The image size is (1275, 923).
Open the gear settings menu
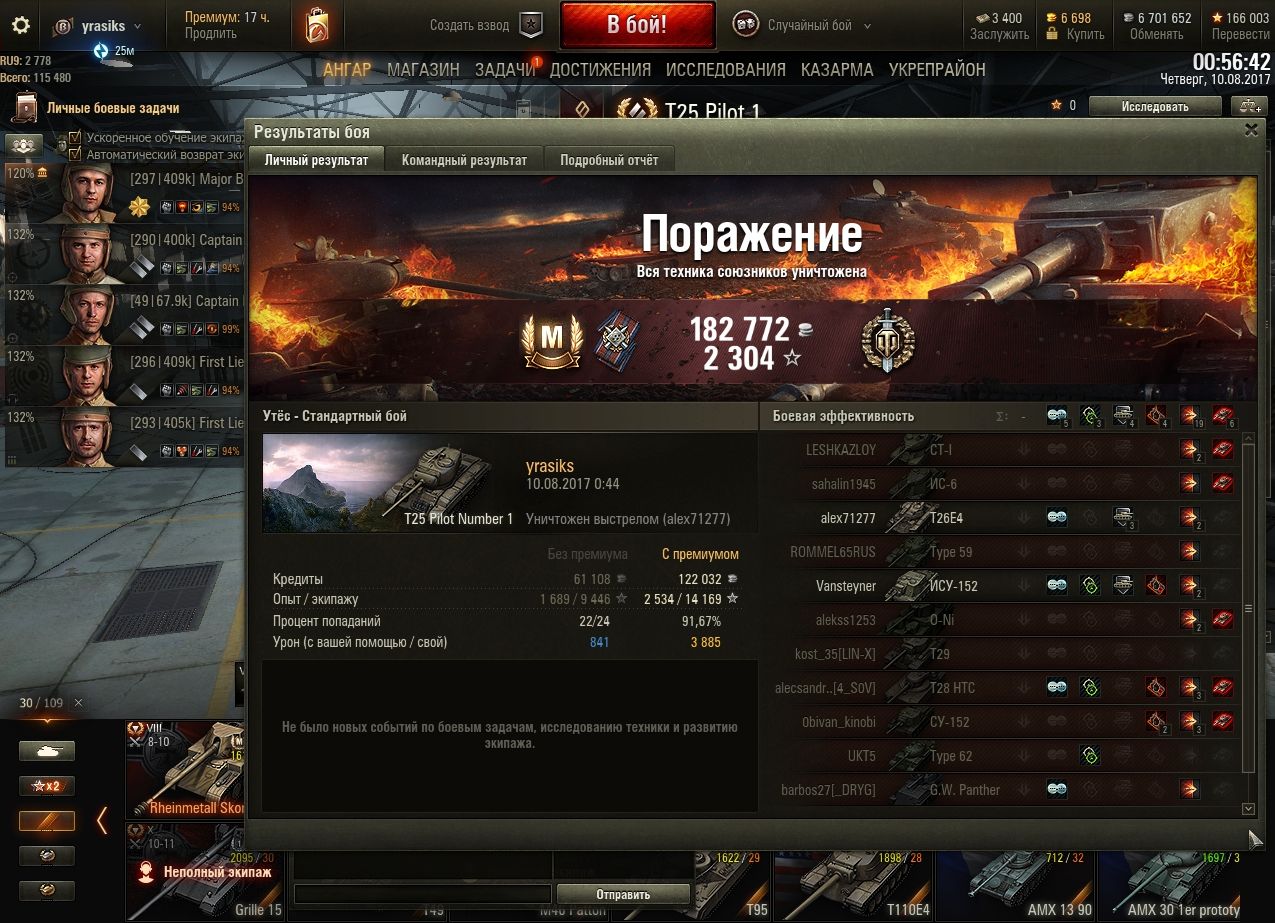click(20, 26)
